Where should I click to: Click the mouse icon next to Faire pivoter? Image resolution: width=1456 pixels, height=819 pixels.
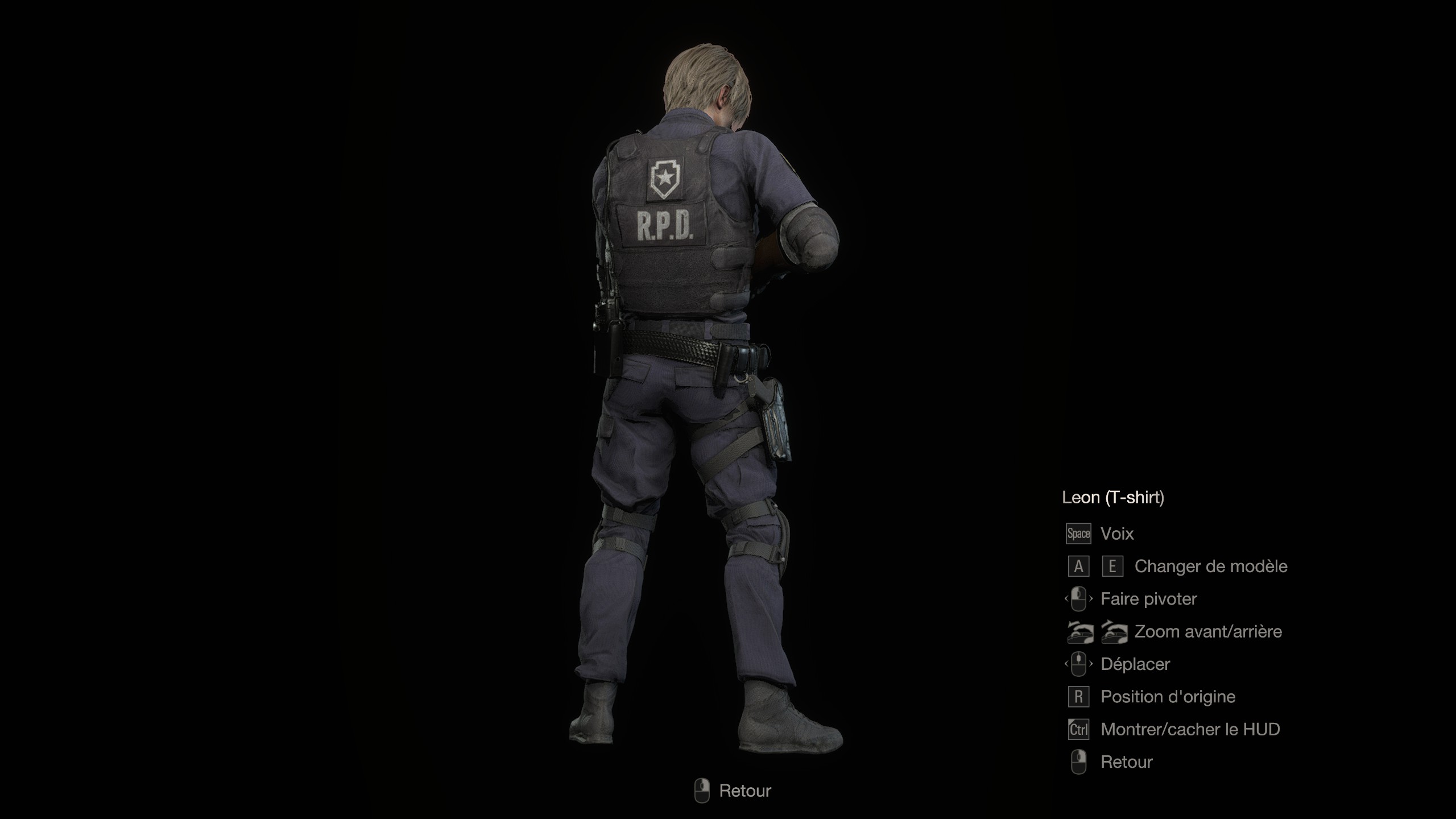click(x=1078, y=599)
